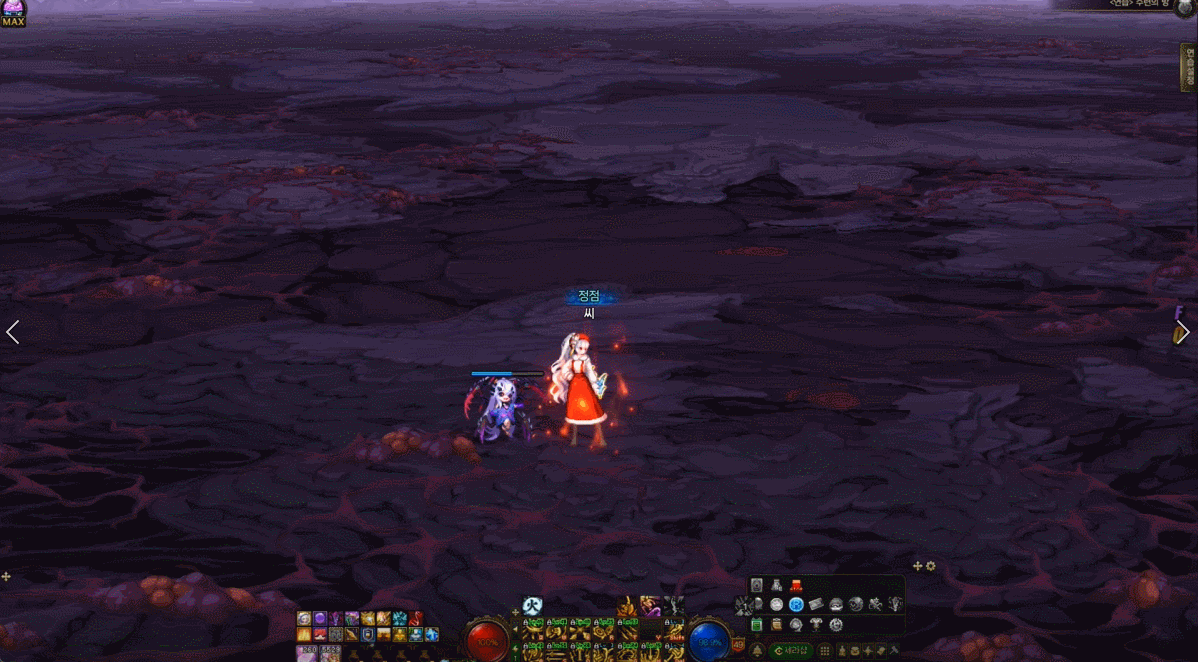This screenshot has height=662, width=1198.
Task: Select the armor chestpiece menu icon
Action: pos(776,585)
